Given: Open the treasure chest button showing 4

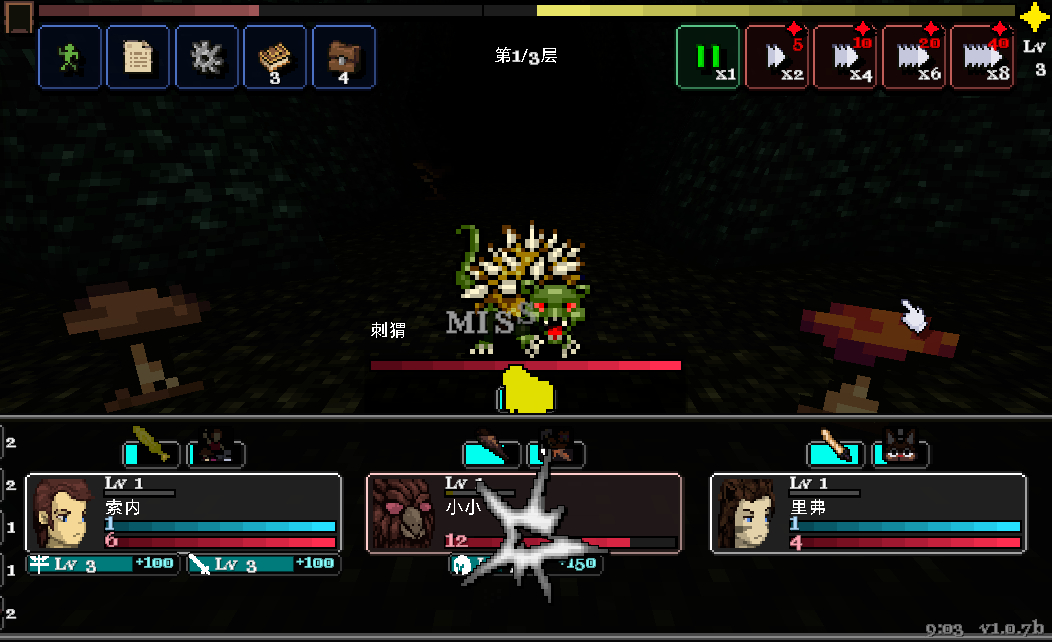Looking at the screenshot, I should pos(343,57).
